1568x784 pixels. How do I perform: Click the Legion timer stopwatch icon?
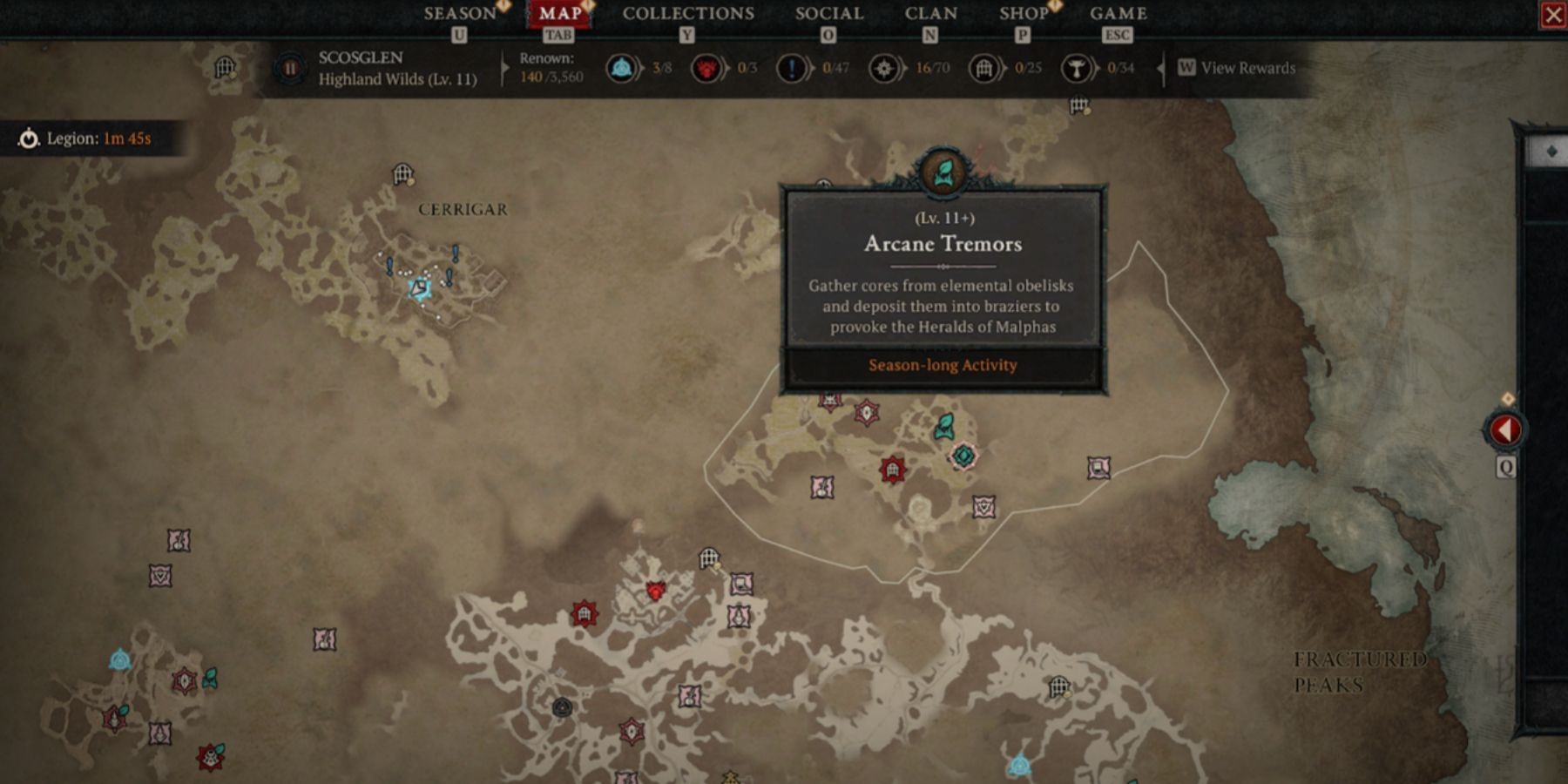pos(29,138)
